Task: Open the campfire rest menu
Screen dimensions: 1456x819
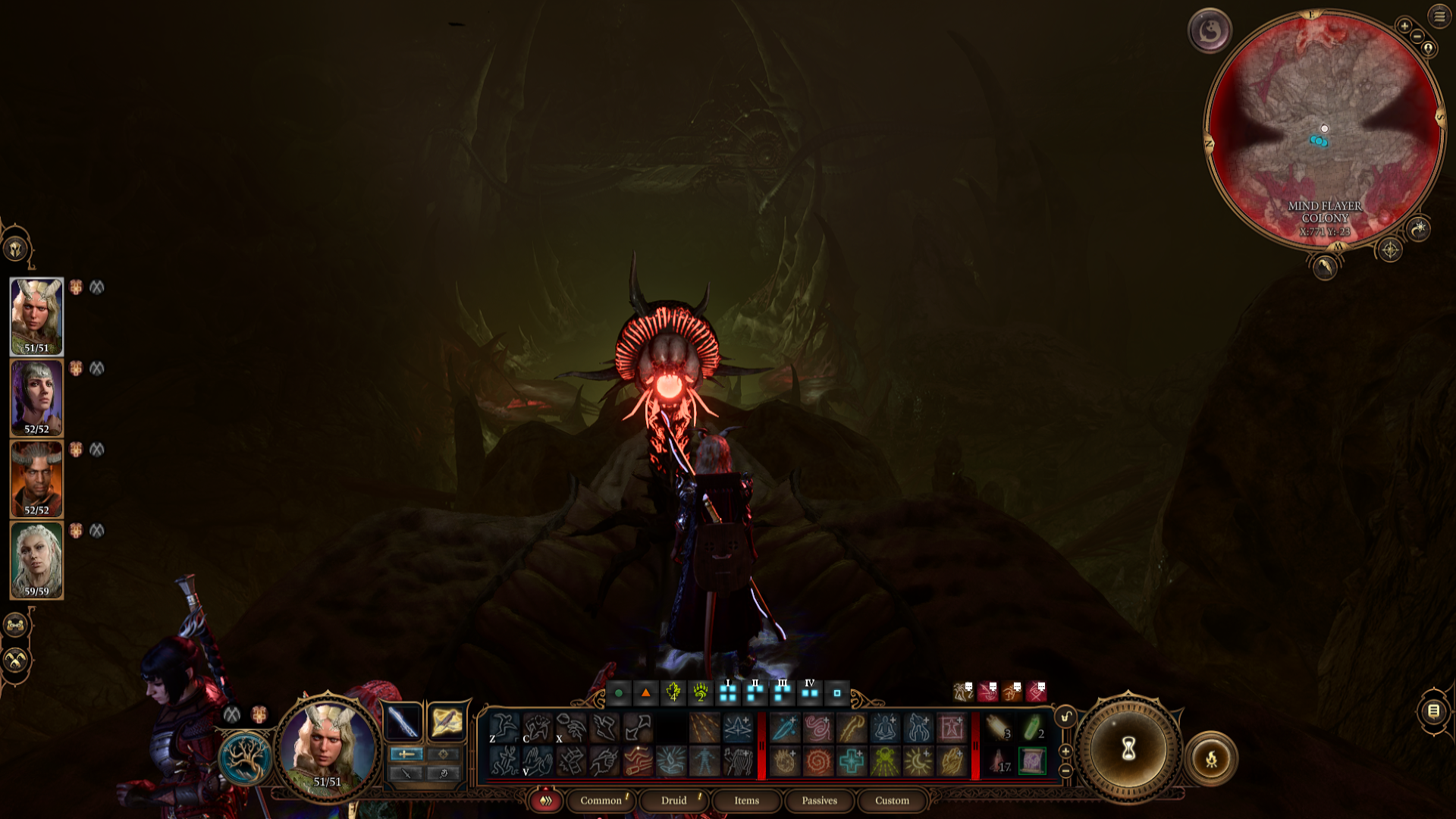Action: pos(1211,758)
